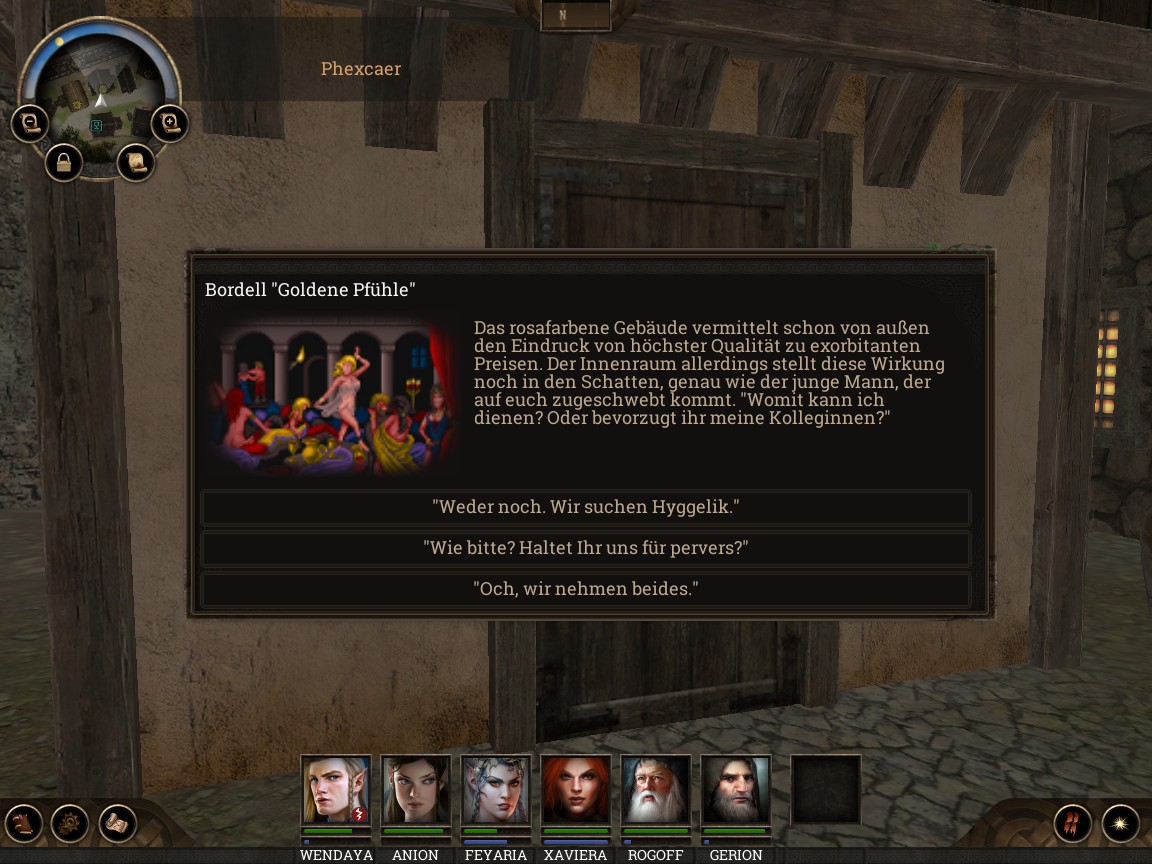Zoom in the minimap with the plus scroll

pyautogui.click(x=170, y=124)
